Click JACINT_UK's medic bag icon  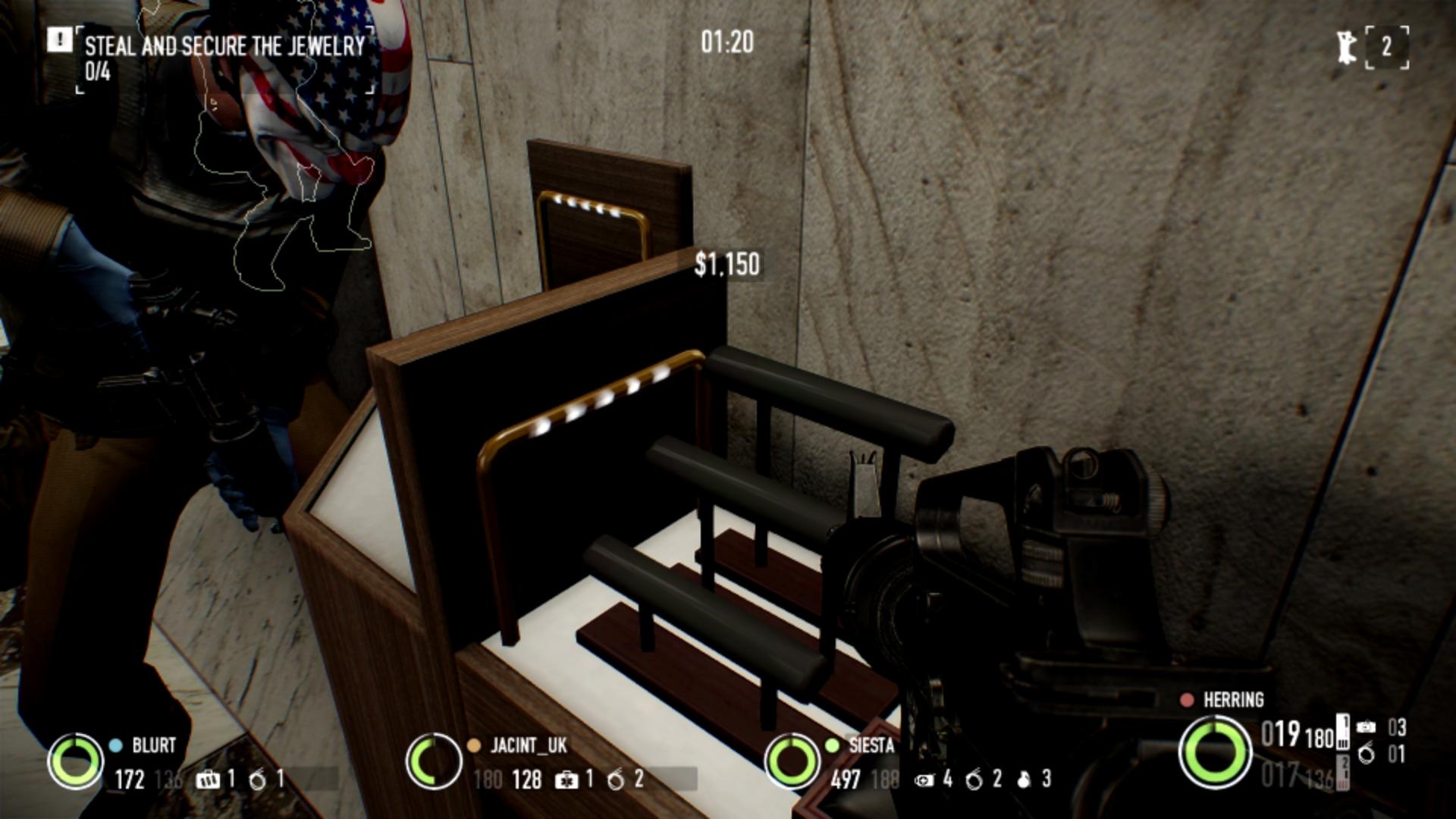pyautogui.click(x=566, y=780)
